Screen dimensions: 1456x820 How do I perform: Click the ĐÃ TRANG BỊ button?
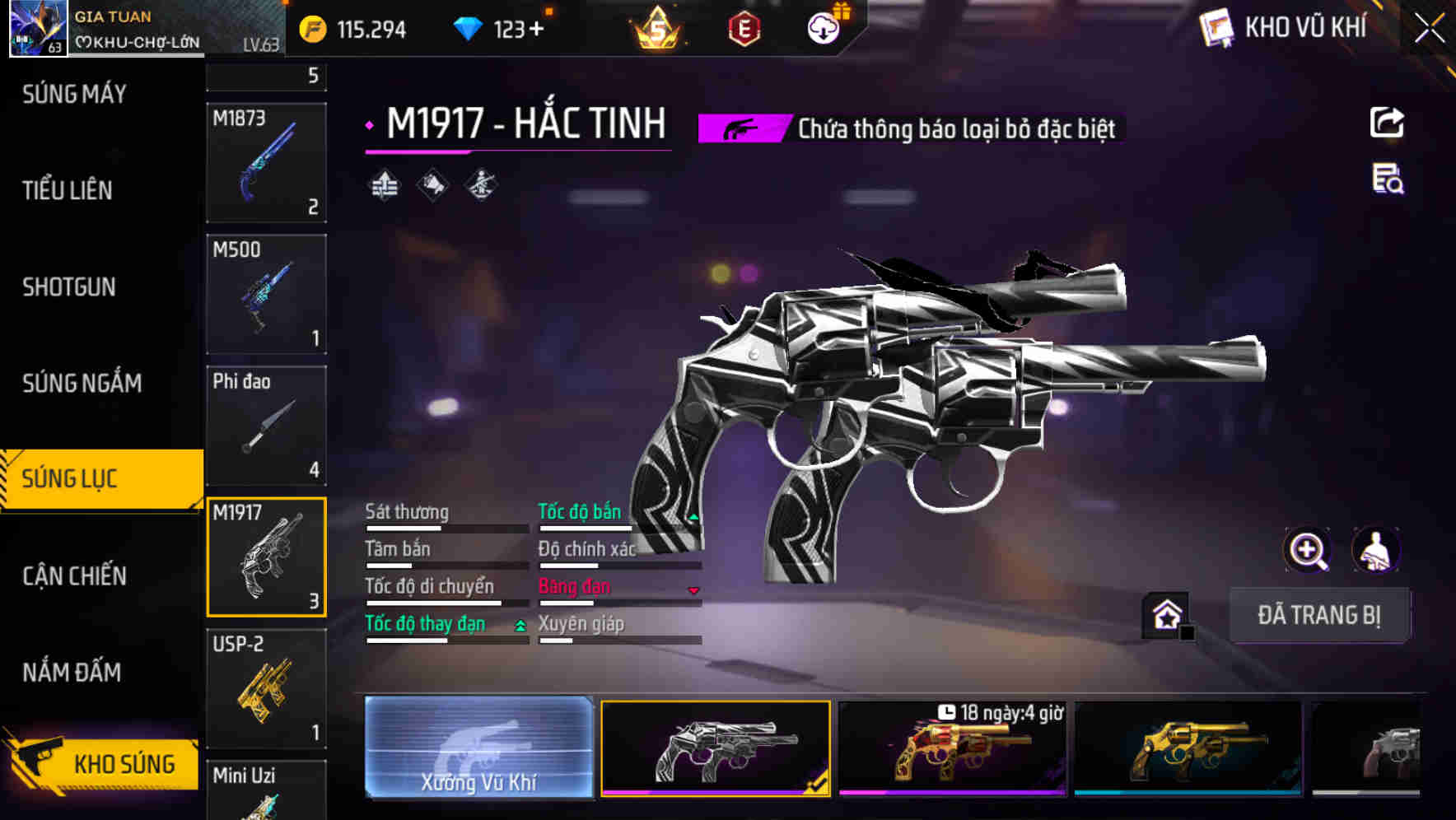[x=1318, y=615]
